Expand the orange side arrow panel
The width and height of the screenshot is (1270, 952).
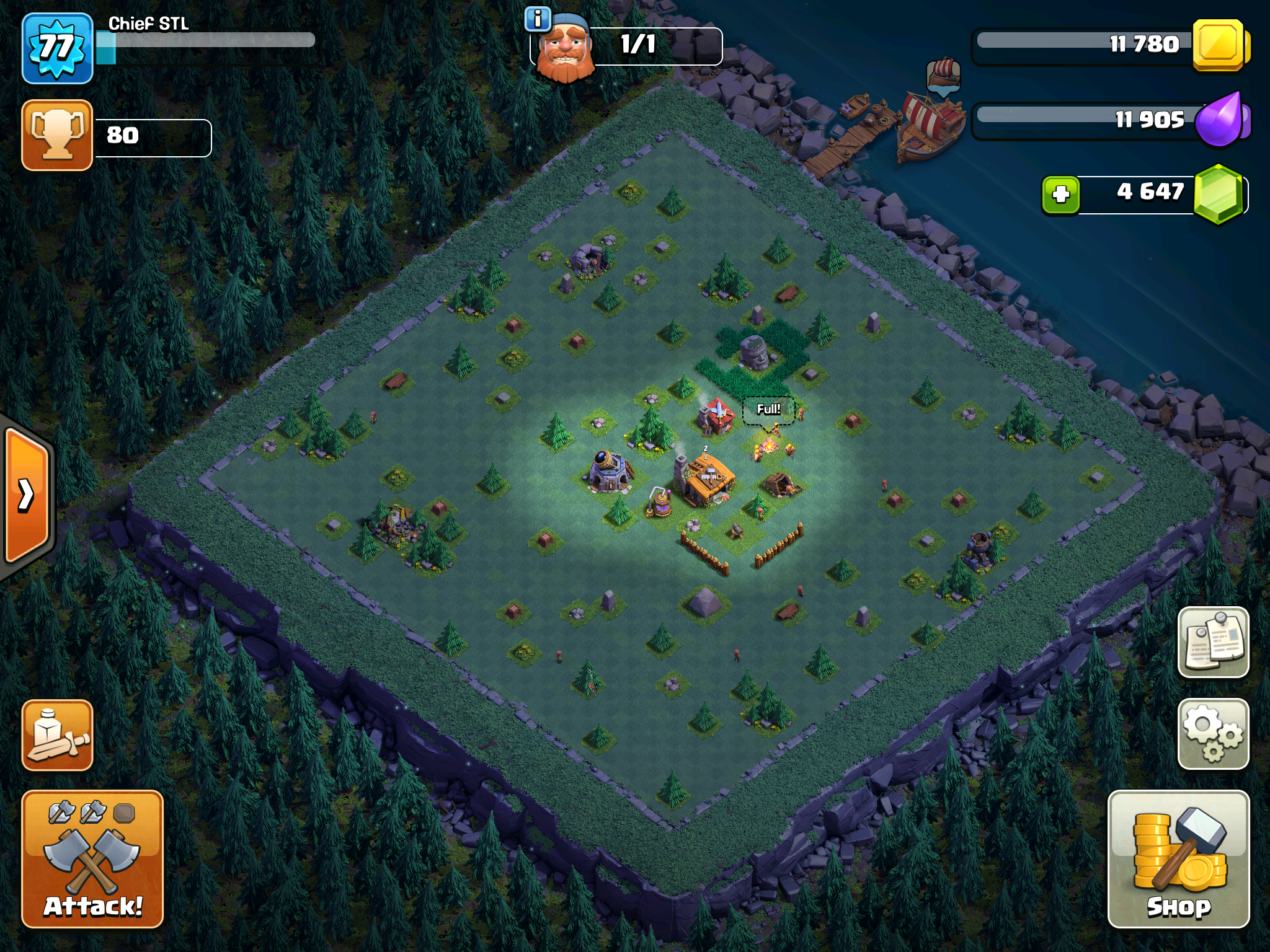(26, 495)
